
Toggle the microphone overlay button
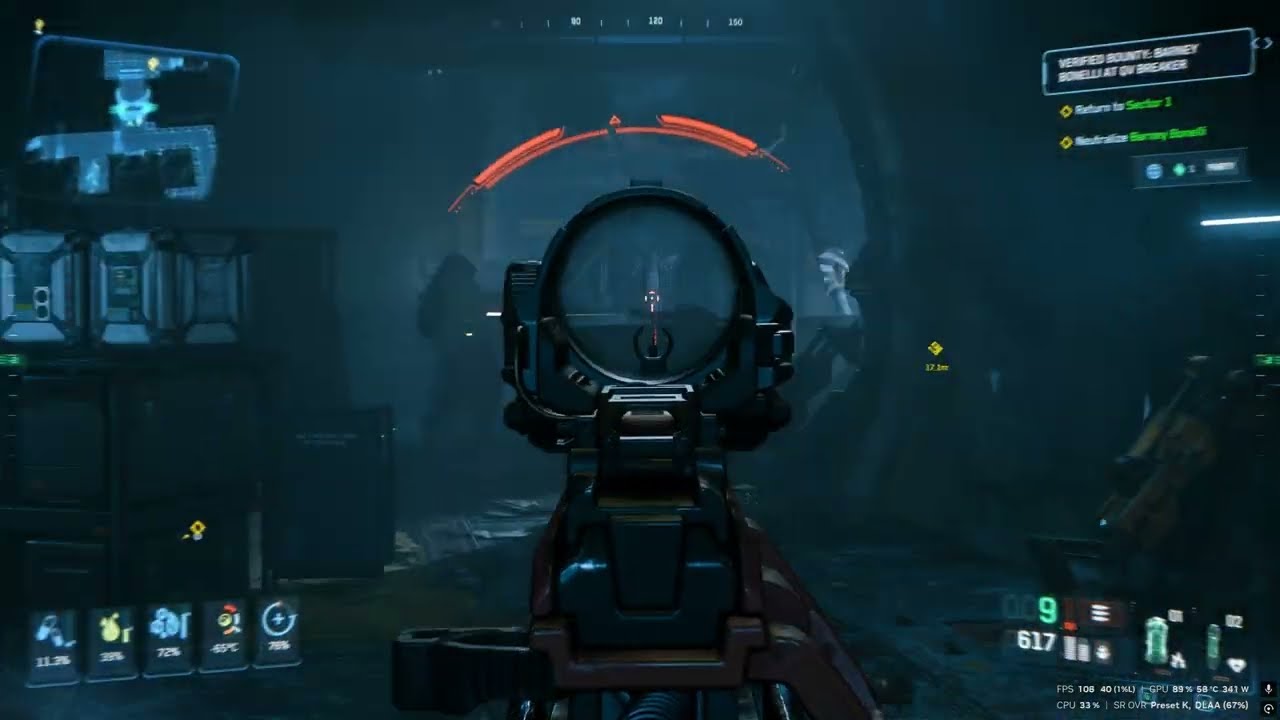coord(1267,689)
